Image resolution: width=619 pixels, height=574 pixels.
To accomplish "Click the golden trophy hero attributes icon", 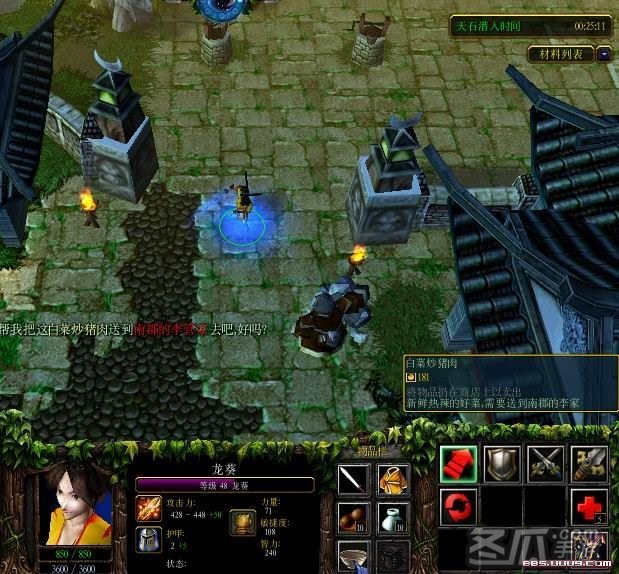I will pos(240,523).
